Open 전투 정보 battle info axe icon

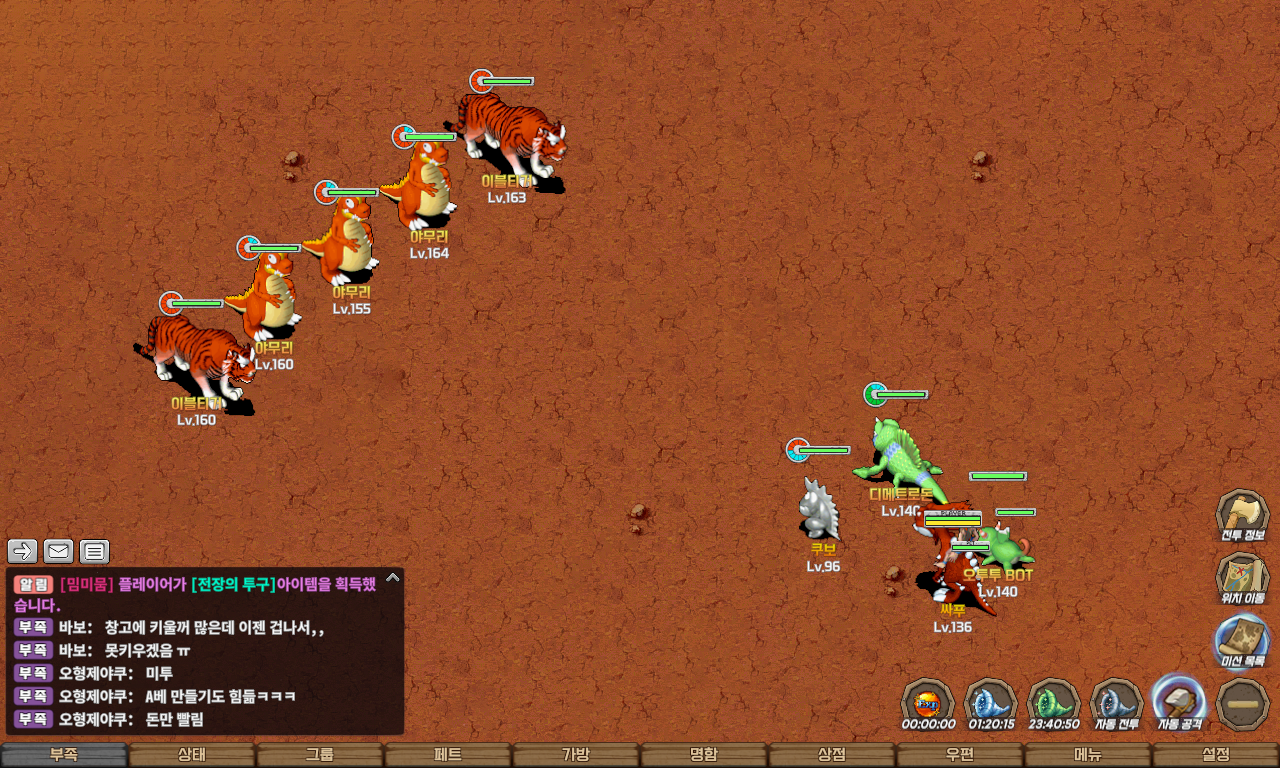pyautogui.click(x=1242, y=515)
